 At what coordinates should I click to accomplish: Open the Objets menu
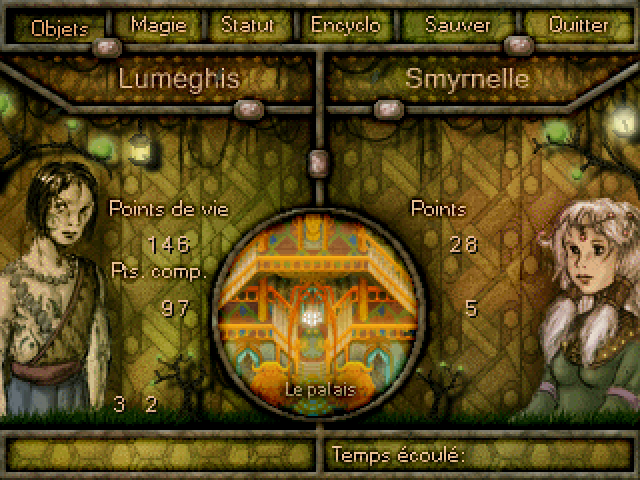tap(61, 26)
